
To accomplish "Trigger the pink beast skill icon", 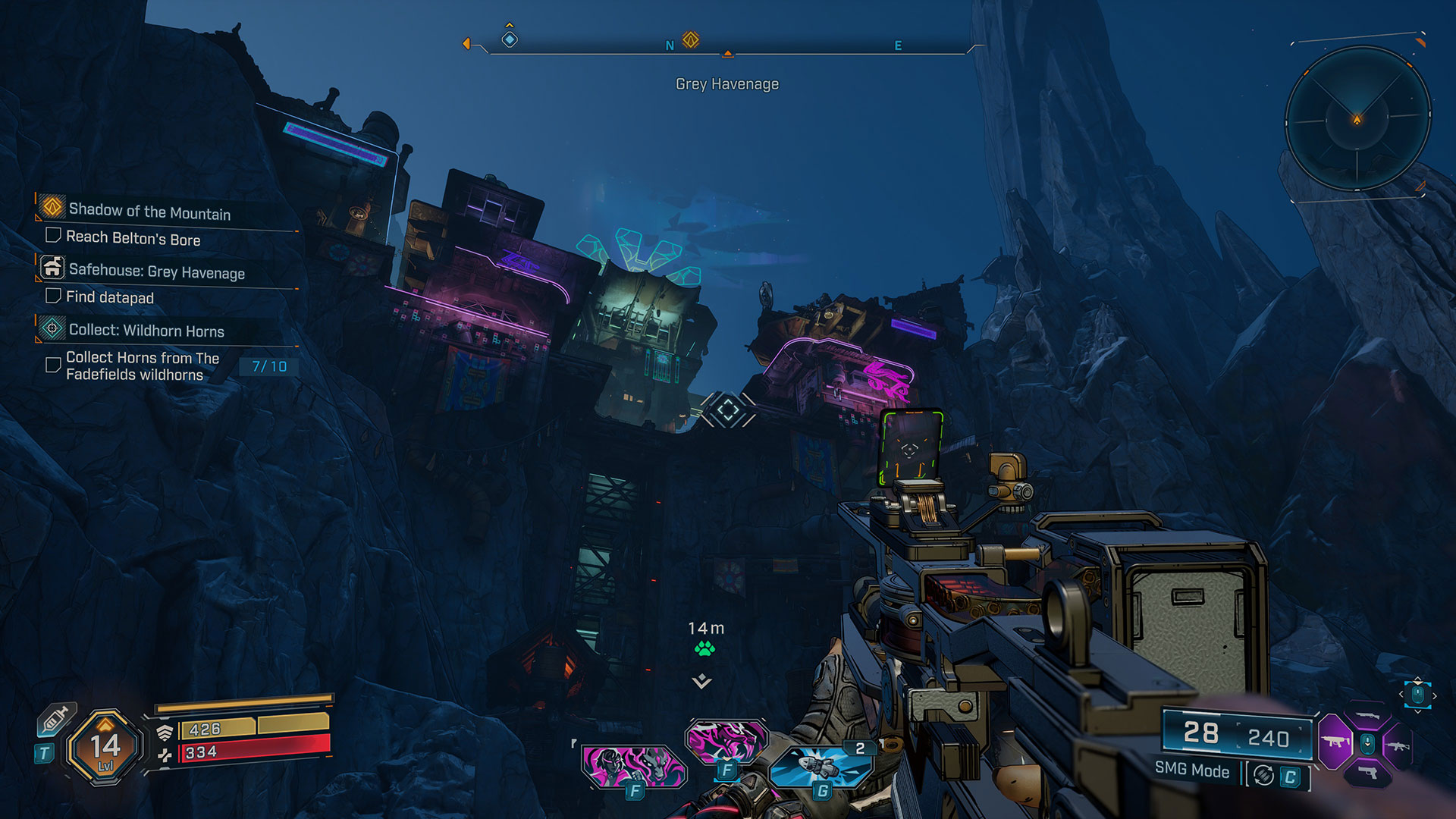I will coord(726,740).
